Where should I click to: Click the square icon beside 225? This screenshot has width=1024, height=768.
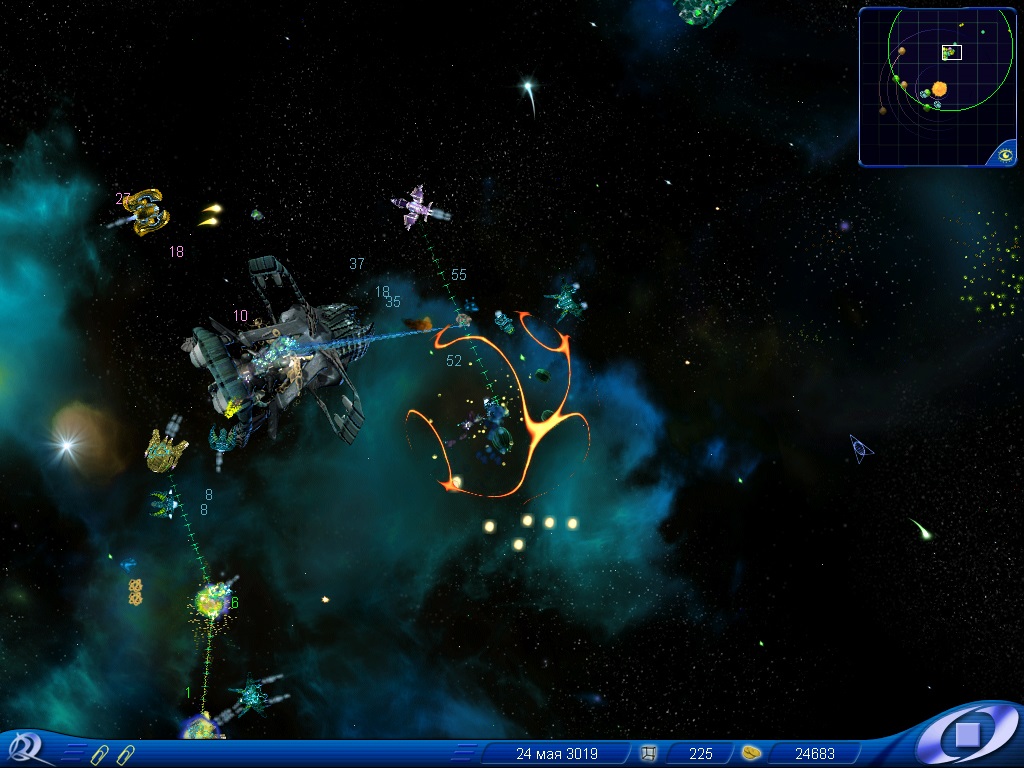click(648, 753)
